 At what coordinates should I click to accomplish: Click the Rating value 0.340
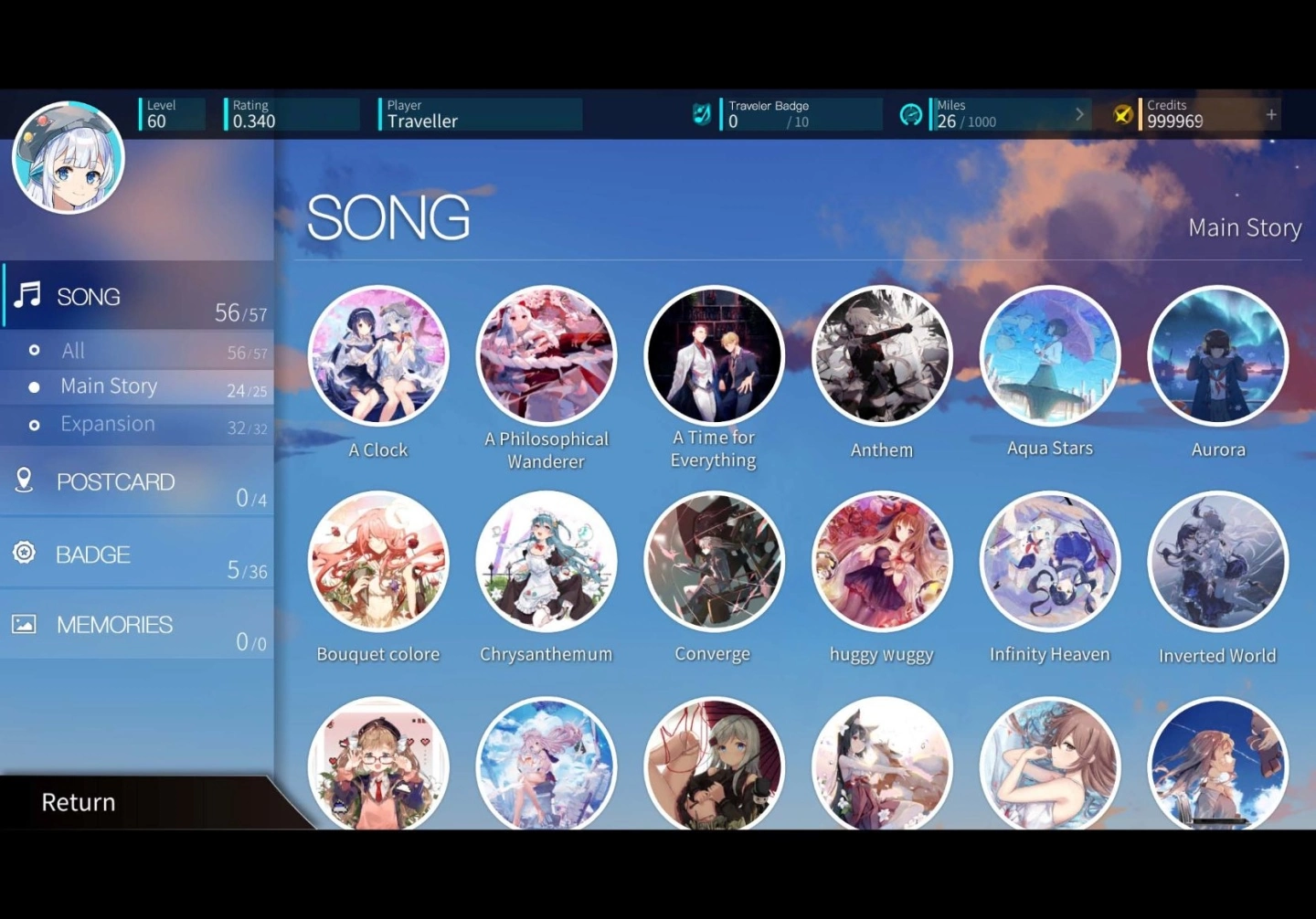point(289,114)
